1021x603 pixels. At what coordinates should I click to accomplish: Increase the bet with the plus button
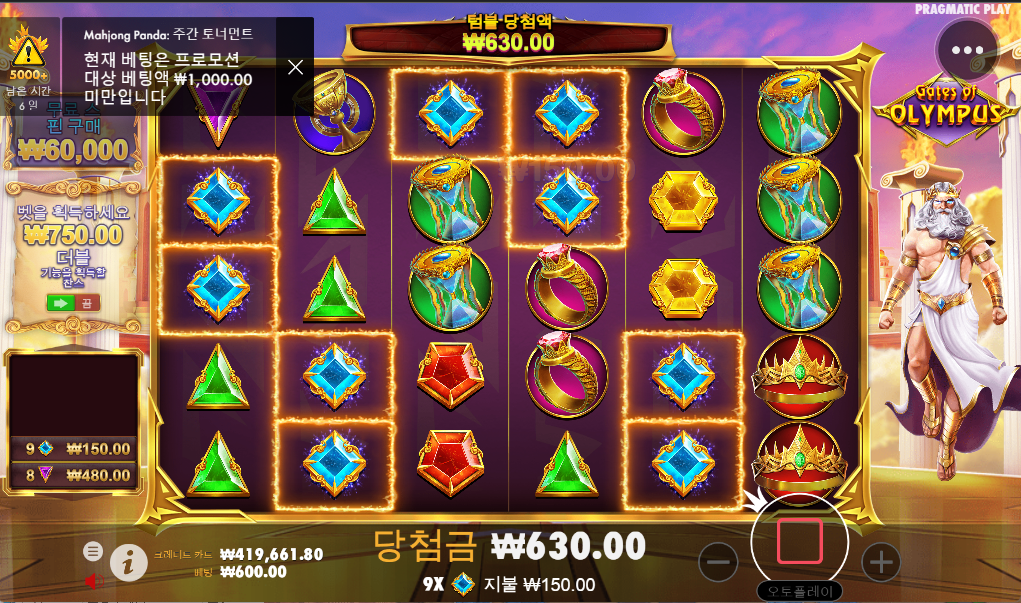pyautogui.click(x=880, y=562)
